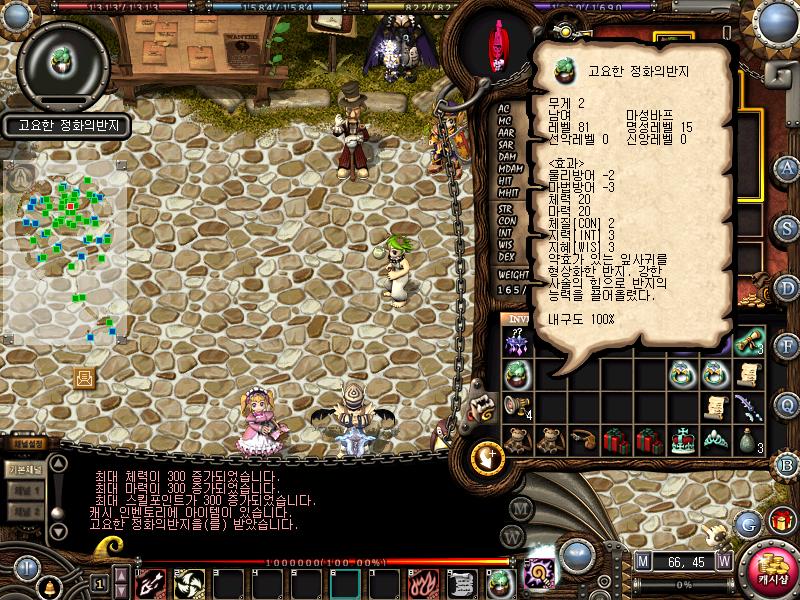Select the blue feather item in inventory
This screenshot has width=800, height=600.
point(749,406)
